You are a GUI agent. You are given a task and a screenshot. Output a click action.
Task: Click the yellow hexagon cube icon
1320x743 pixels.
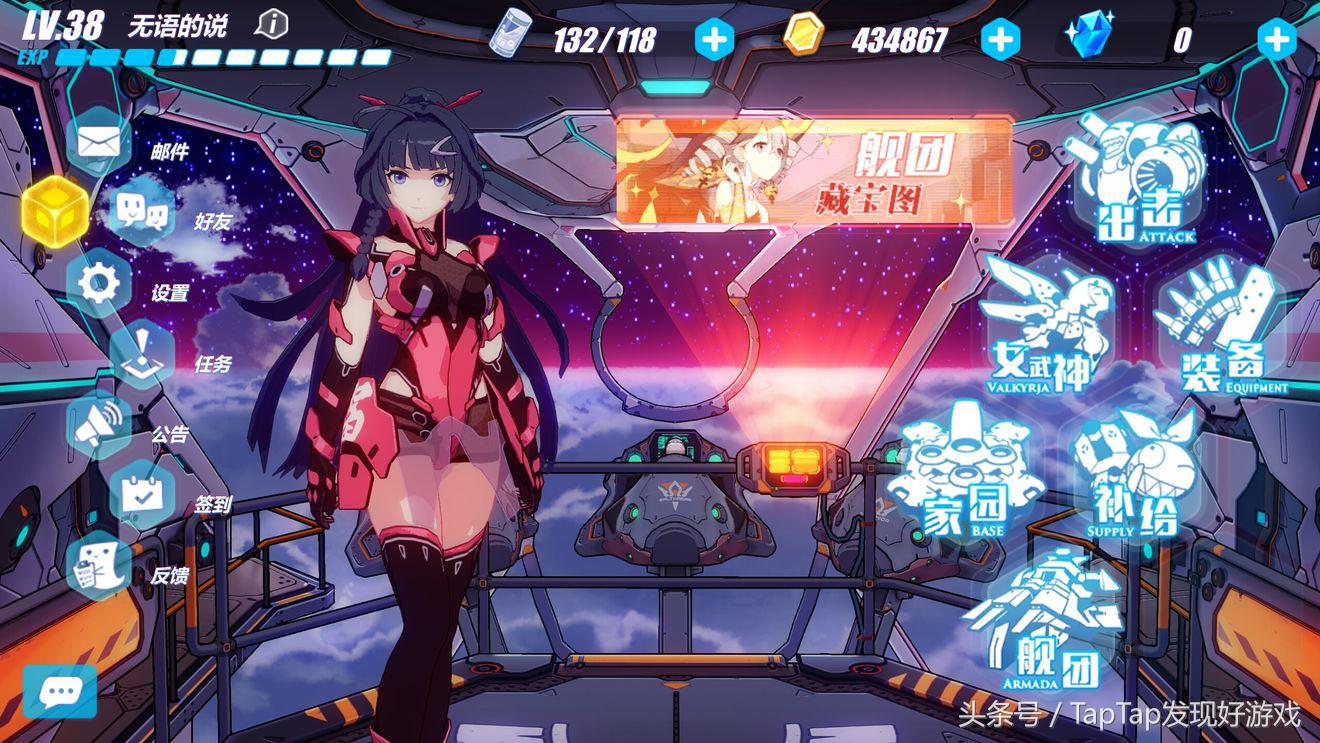pyautogui.click(x=55, y=212)
